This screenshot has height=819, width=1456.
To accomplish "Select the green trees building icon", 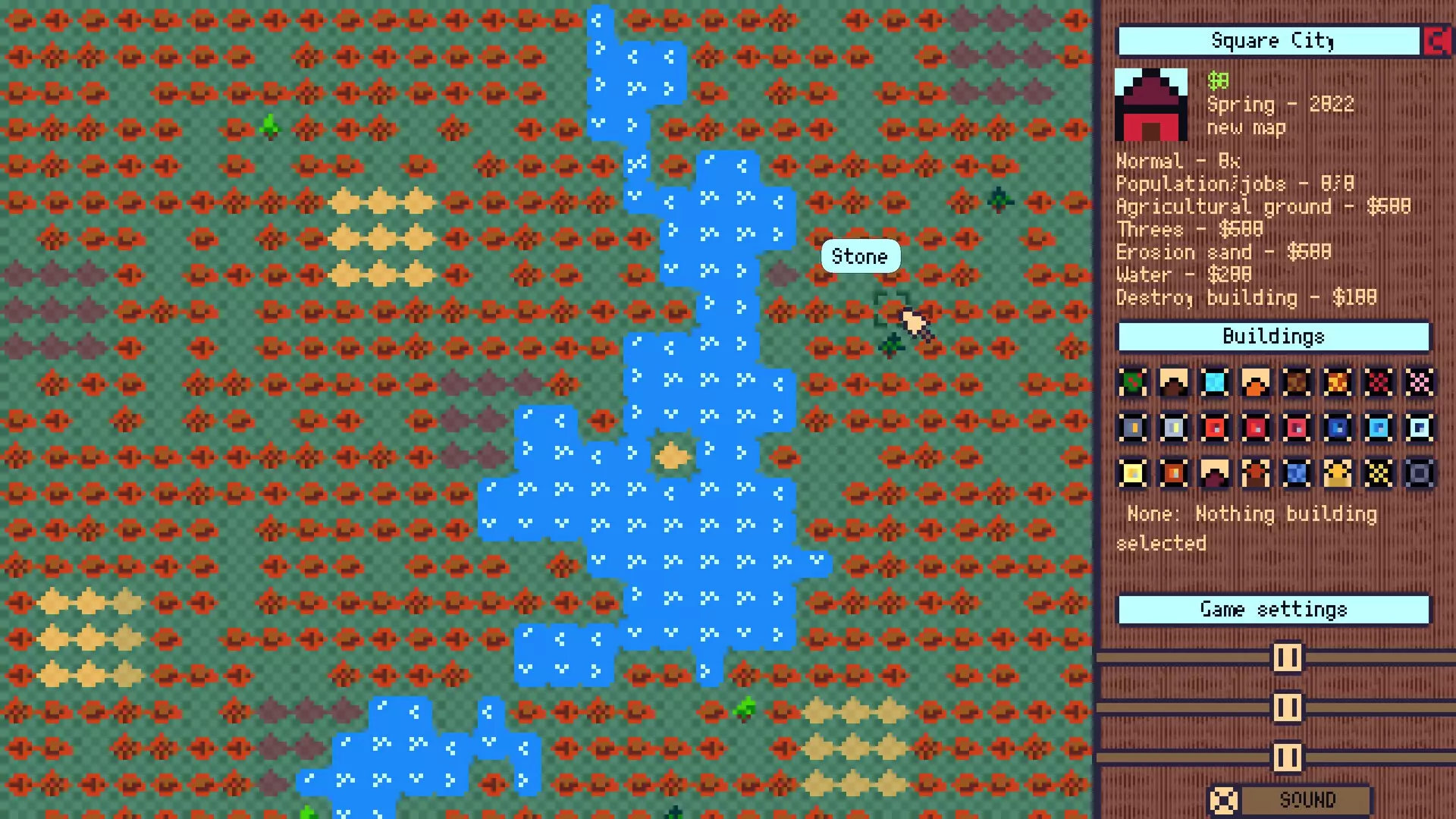I will click(x=1132, y=382).
